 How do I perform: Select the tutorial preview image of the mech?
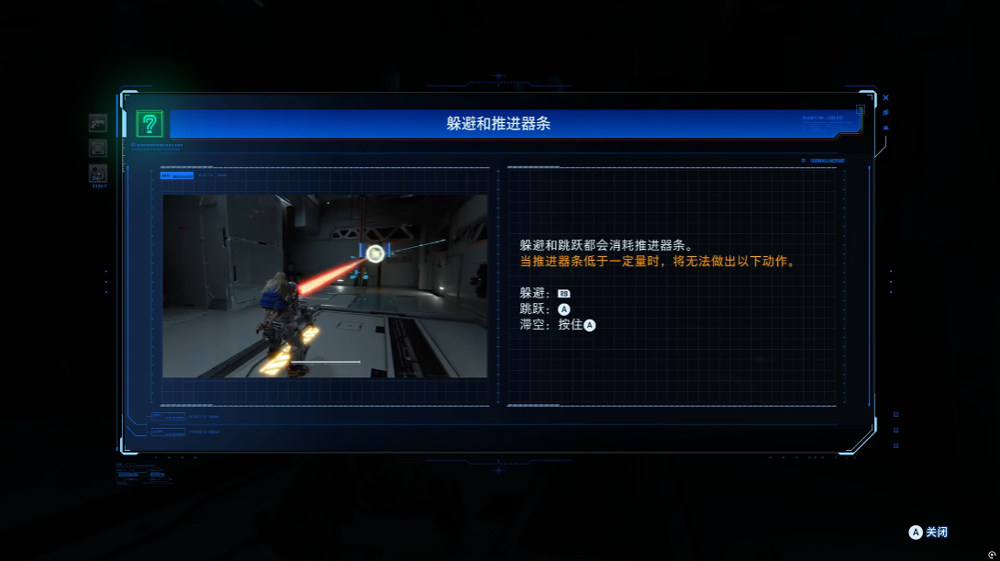point(325,286)
